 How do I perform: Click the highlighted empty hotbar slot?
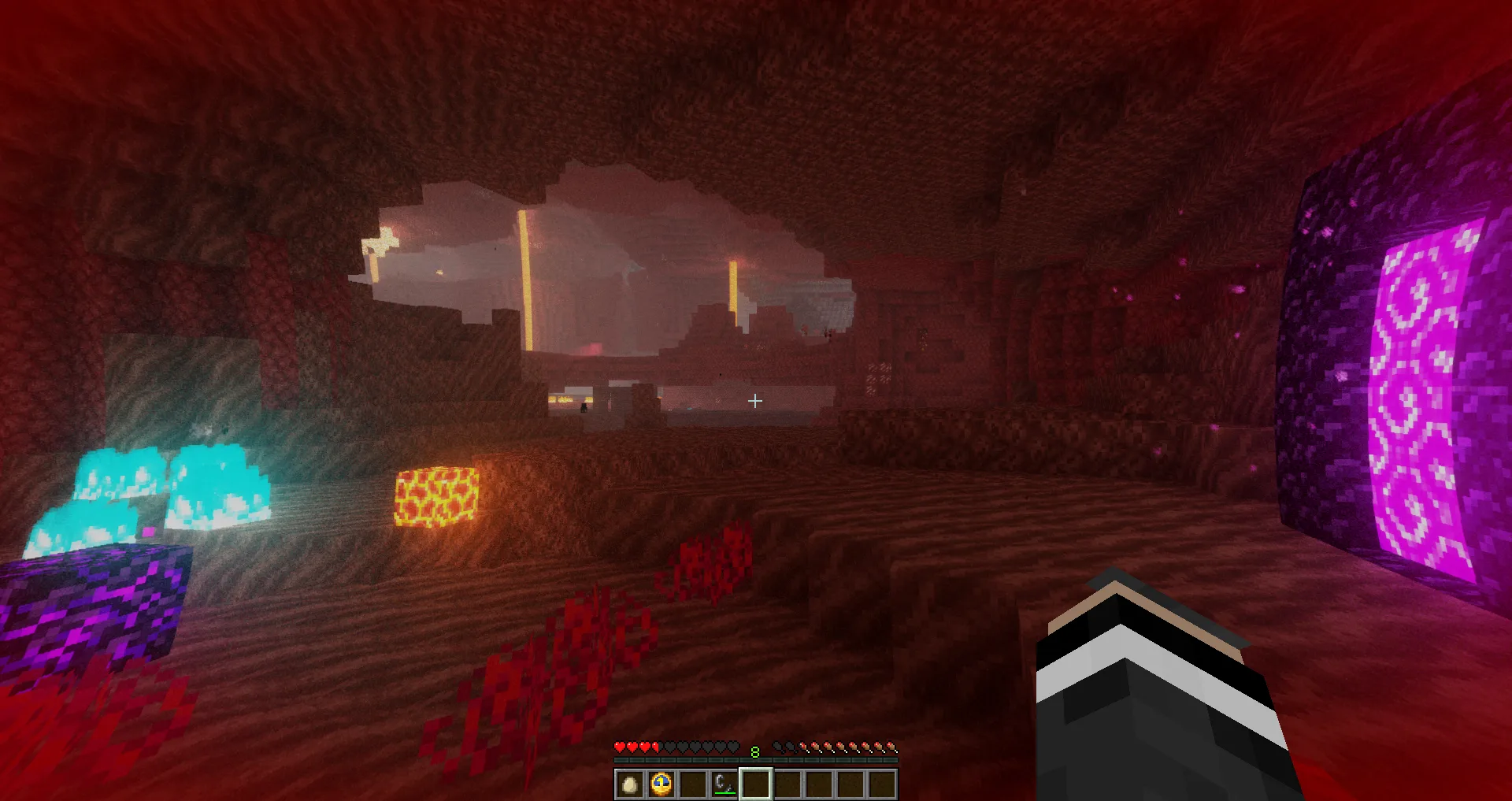pos(755,784)
